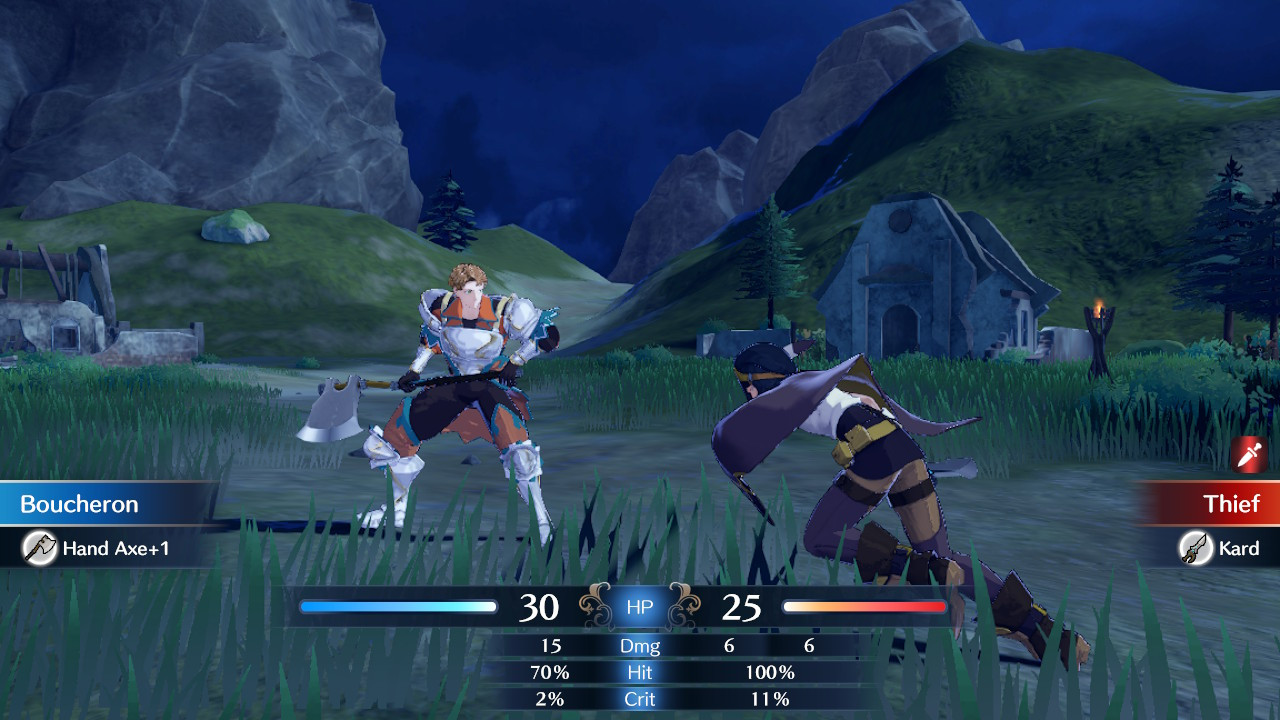Screen dimensions: 1280x720
Task: Click the Crit row label
Action: 640,699
